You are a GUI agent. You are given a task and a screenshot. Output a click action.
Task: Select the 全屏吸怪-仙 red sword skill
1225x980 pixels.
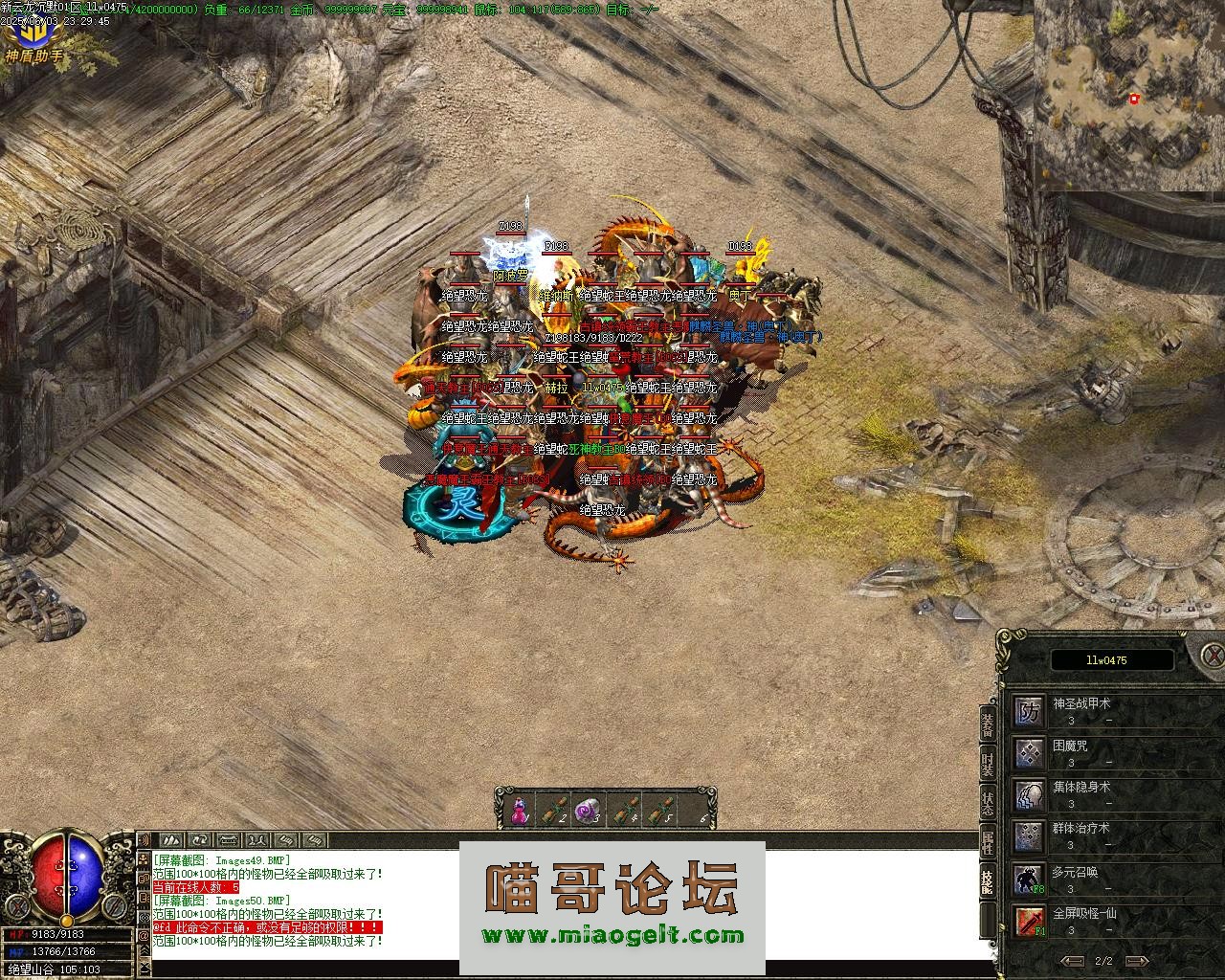pos(1029,919)
